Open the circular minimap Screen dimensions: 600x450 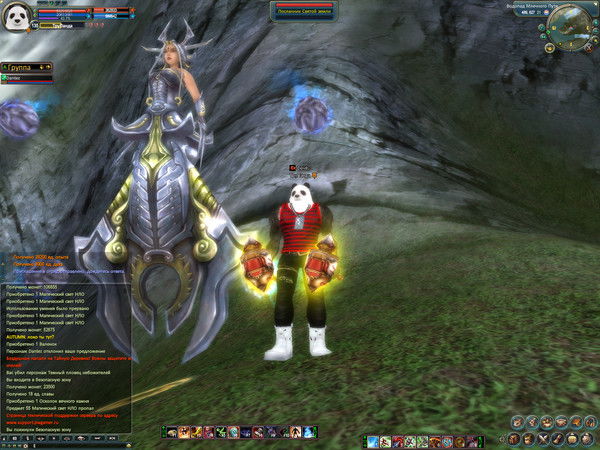[x=571, y=23]
